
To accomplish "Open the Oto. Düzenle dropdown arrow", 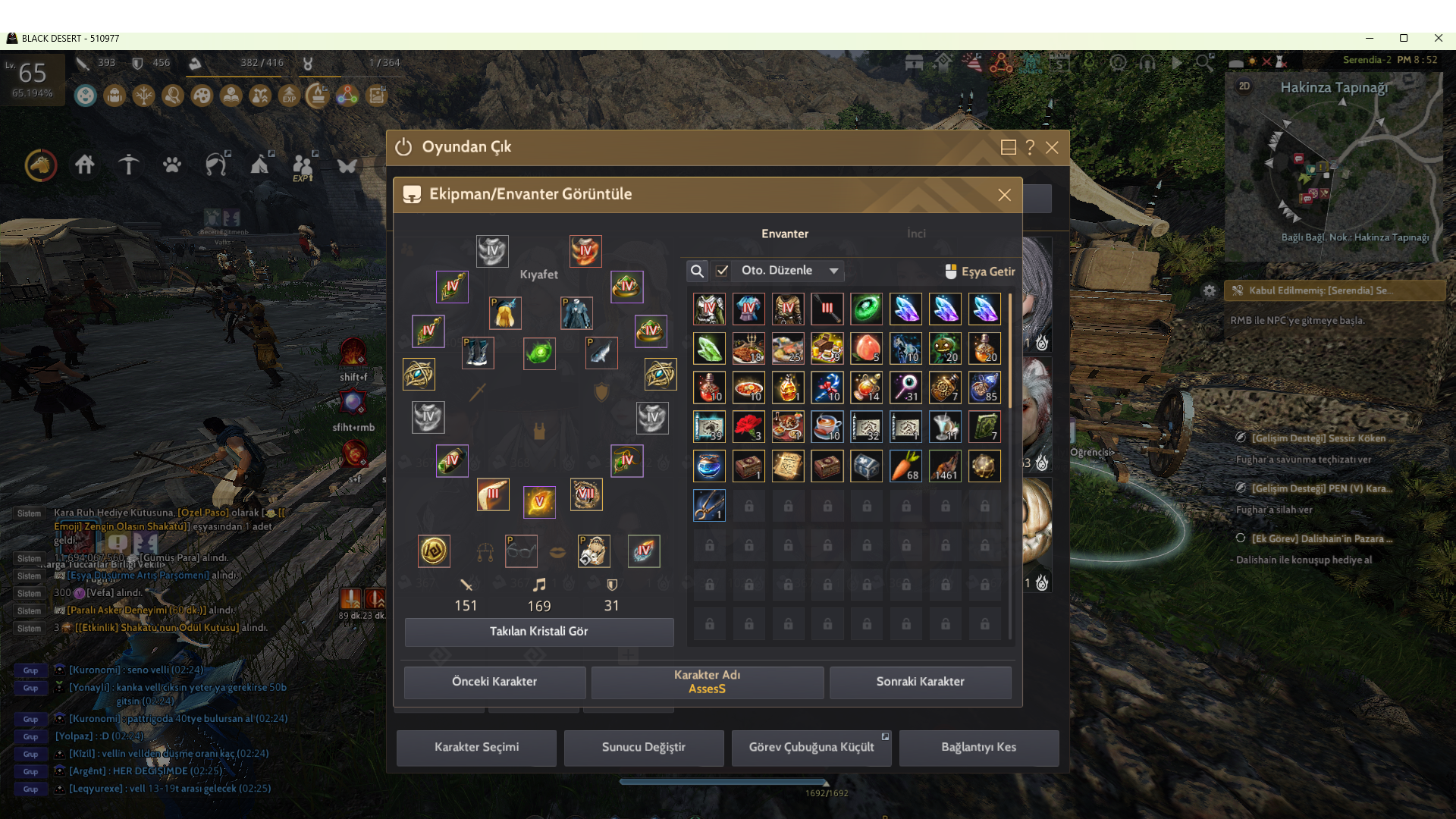I will pyautogui.click(x=833, y=271).
